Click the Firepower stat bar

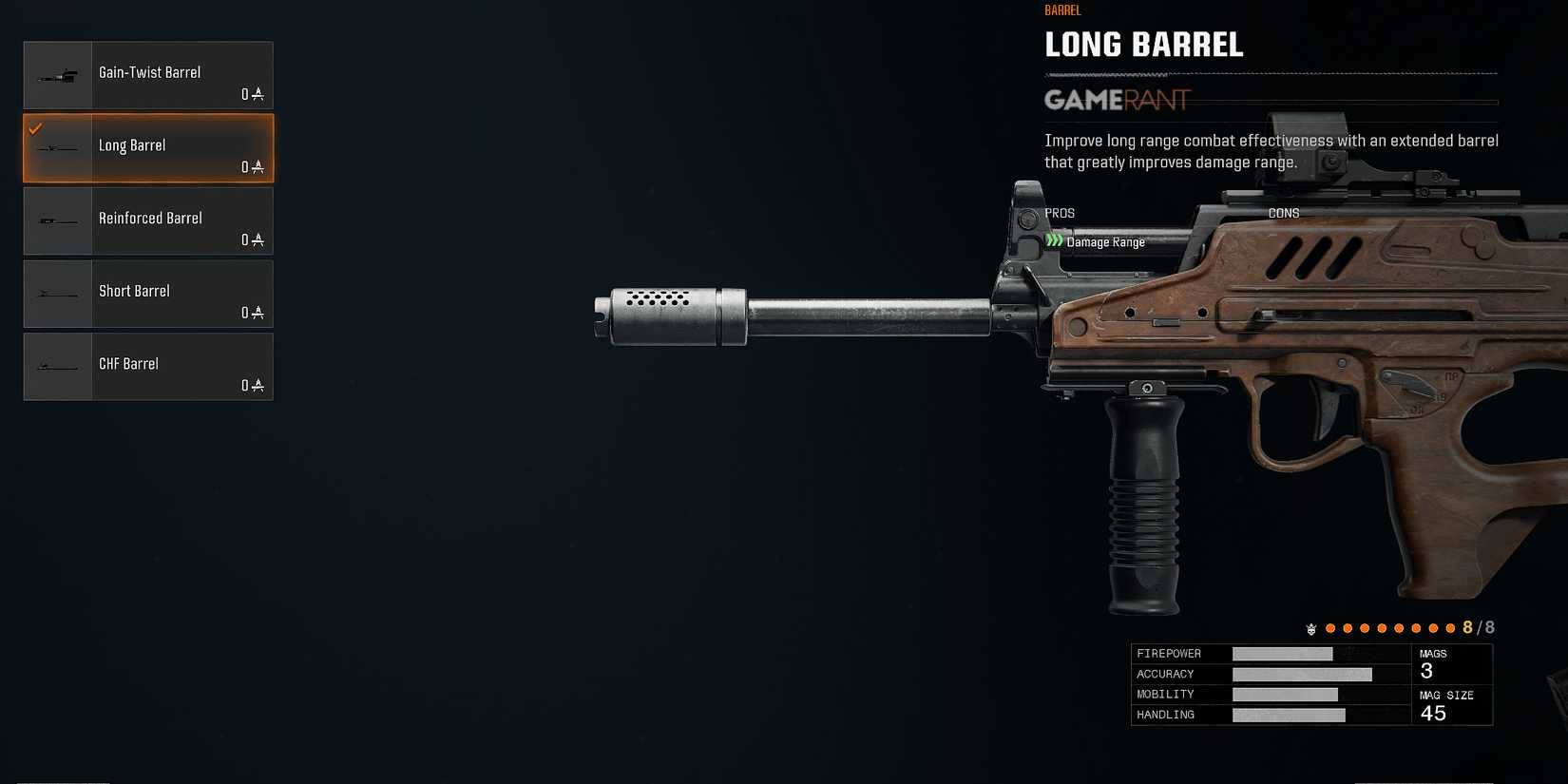point(1283,653)
